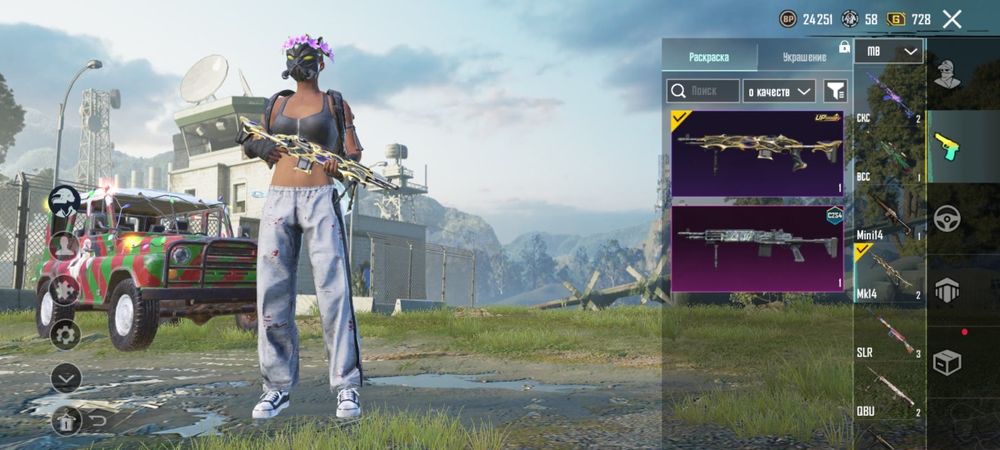
Task: Click the Поиск search field
Action: click(x=703, y=91)
